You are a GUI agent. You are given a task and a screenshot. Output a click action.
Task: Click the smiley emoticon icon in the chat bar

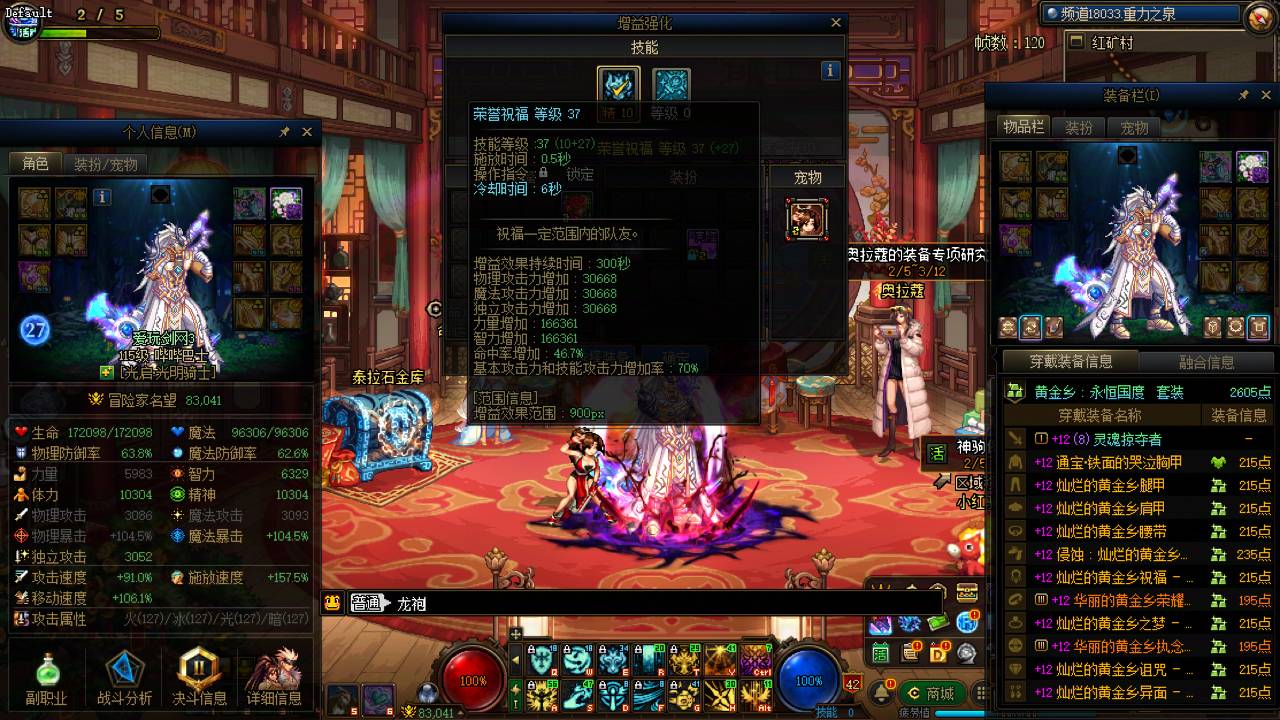point(330,602)
